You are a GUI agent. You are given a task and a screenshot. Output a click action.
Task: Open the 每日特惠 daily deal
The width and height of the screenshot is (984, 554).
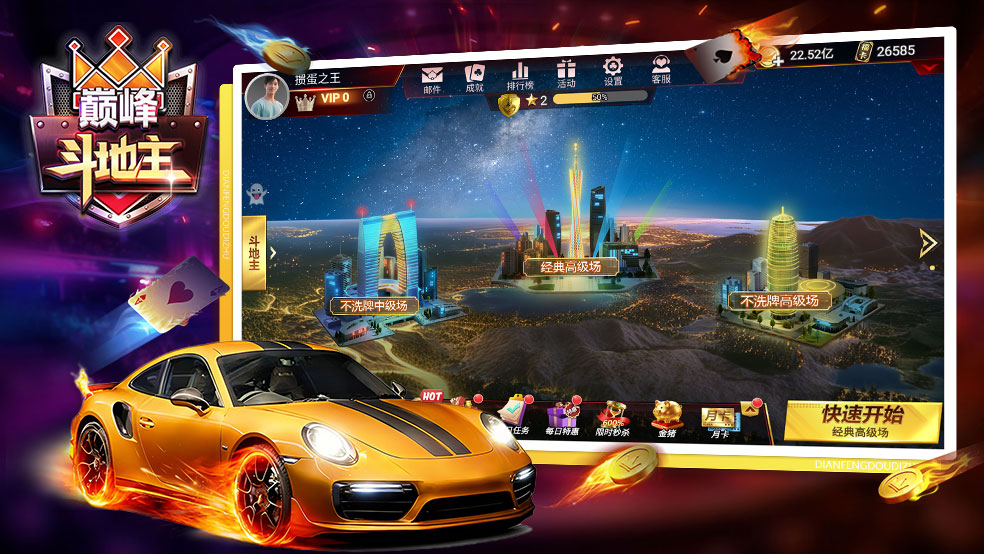tap(562, 417)
